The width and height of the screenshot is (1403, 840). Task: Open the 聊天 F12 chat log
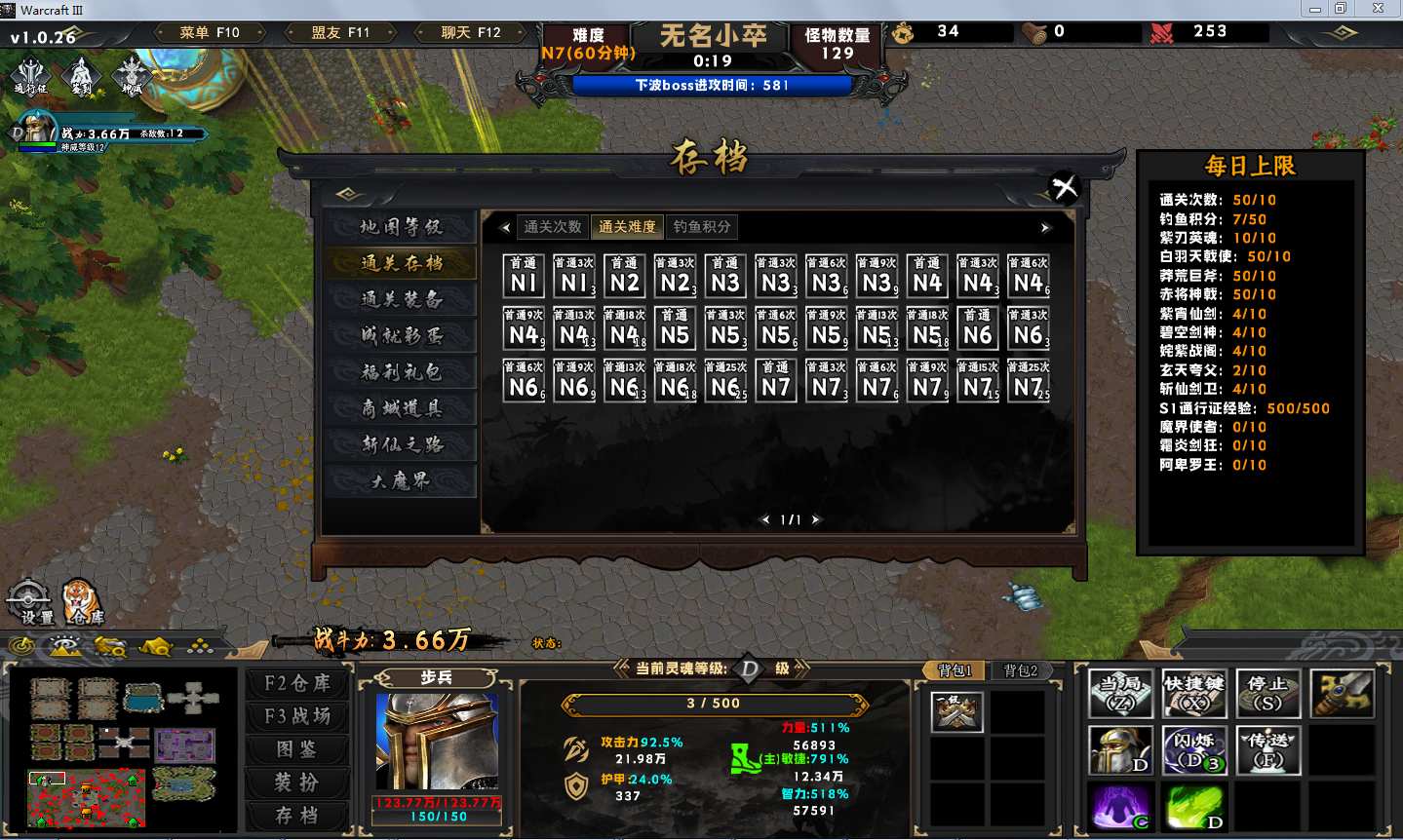[x=471, y=32]
